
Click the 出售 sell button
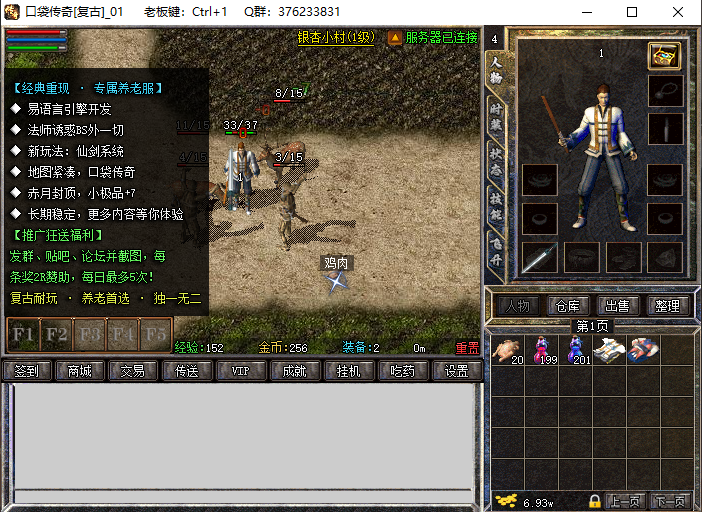[x=617, y=306]
